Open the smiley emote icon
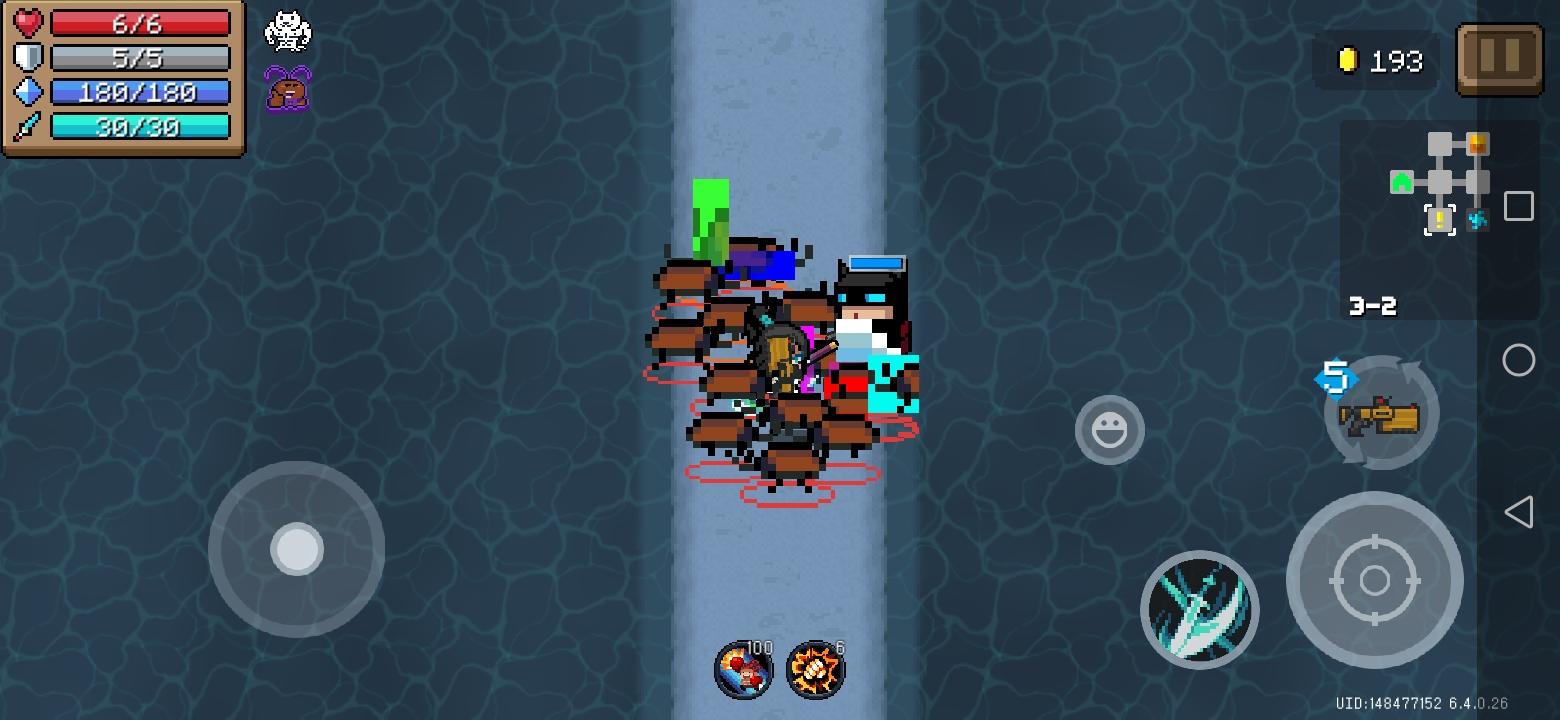The width and height of the screenshot is (1560, 720). [x=1109, y=430]
